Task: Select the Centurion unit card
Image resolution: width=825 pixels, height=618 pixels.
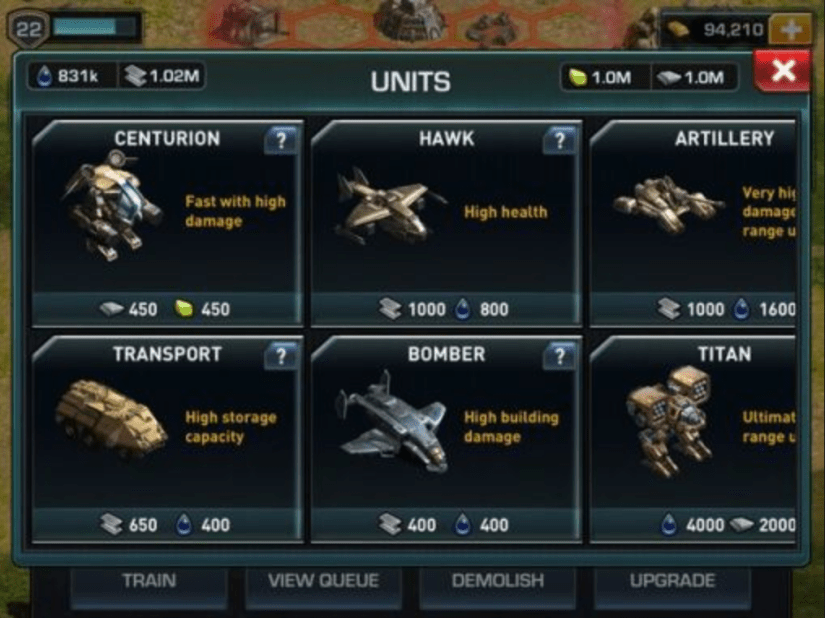Action: click(x=167, y=222)
